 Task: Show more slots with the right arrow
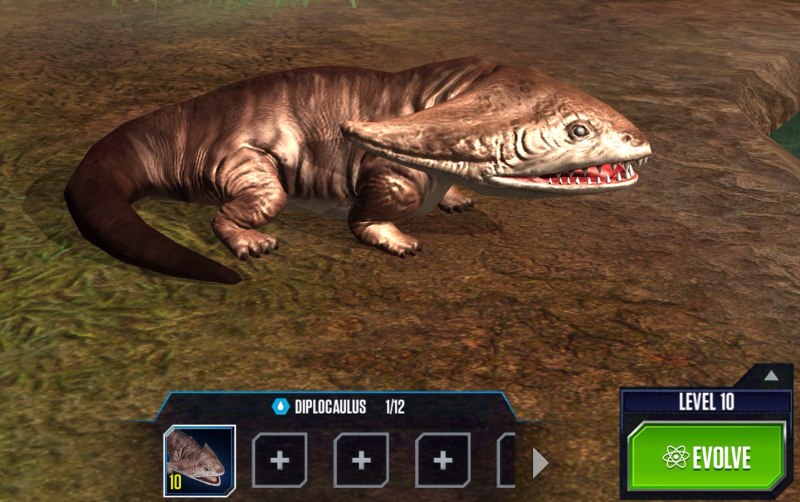540,462
